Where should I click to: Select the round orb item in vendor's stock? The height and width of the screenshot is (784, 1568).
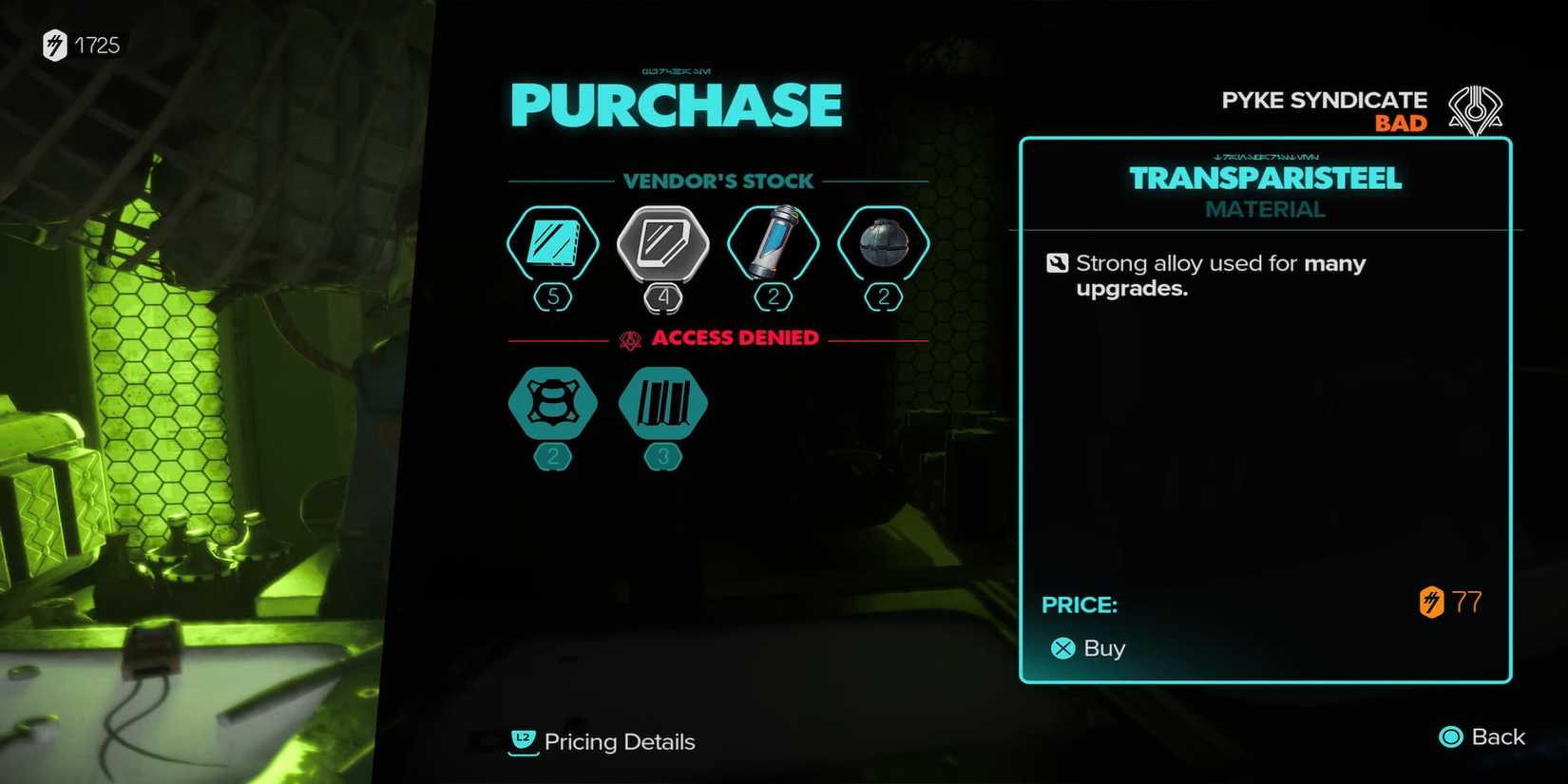pyautogui.click(x=883, y=244)
